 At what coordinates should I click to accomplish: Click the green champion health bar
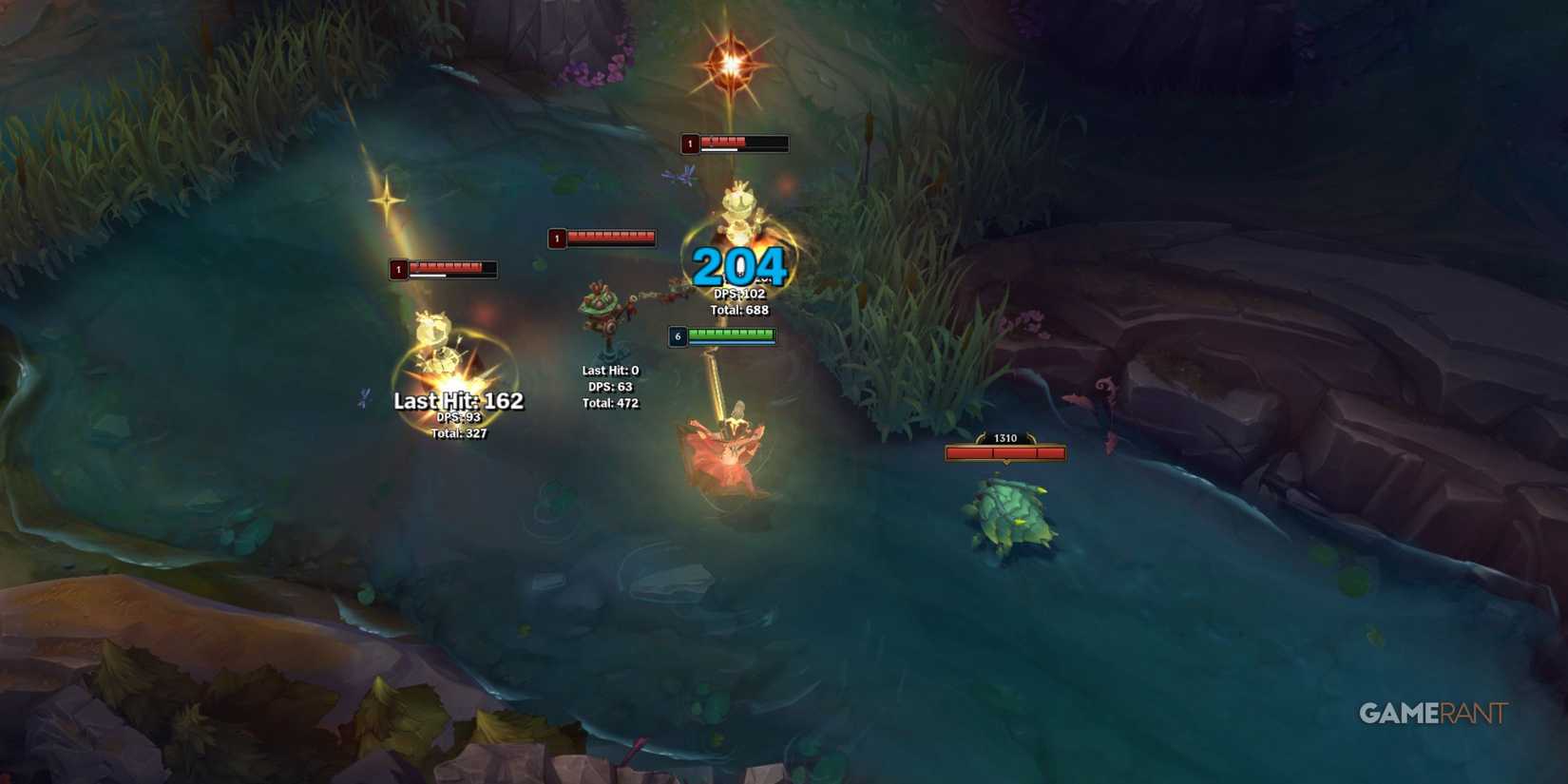click(732, 335)
